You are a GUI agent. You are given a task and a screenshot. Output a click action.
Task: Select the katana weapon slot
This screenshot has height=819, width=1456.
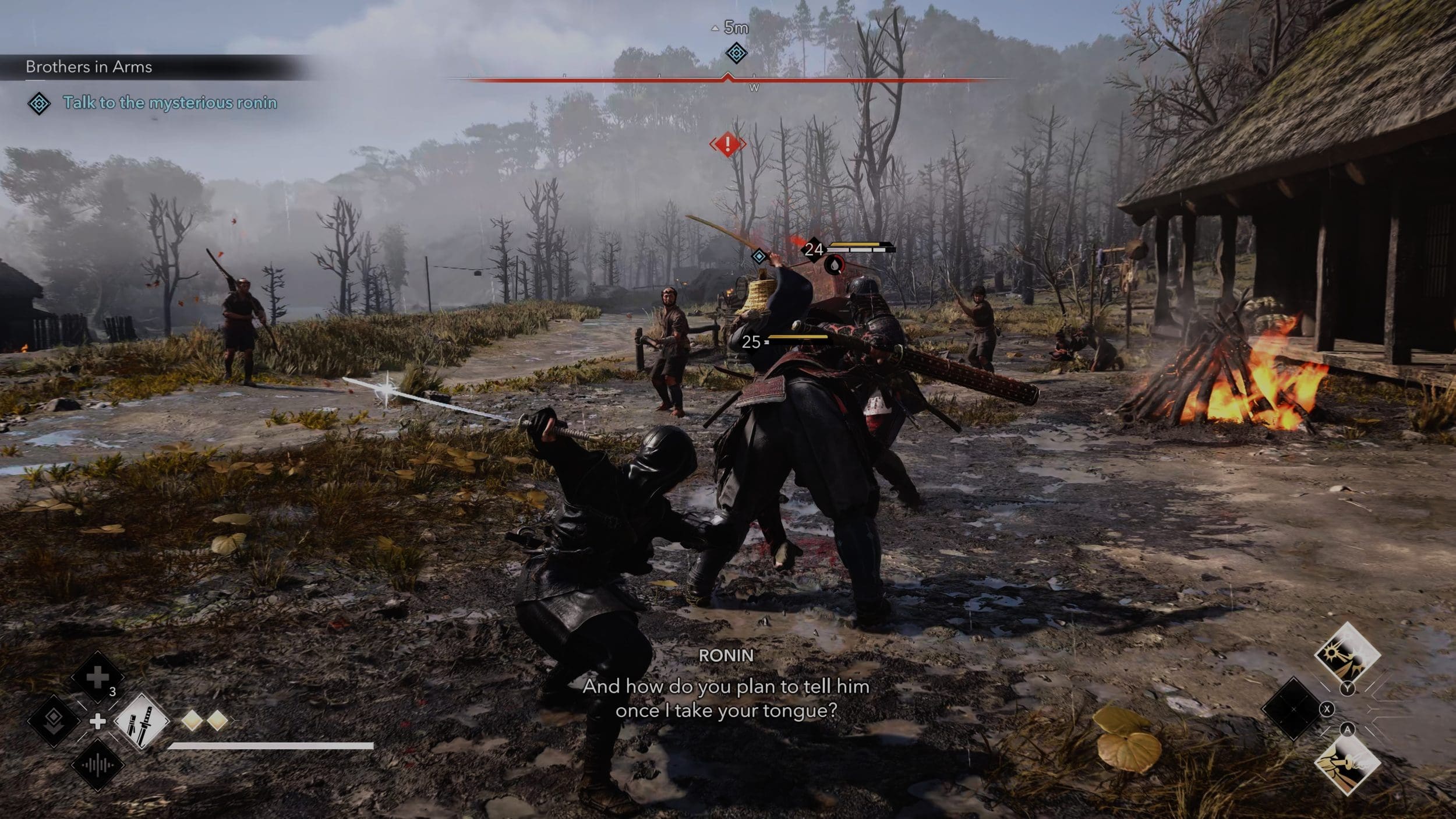click(x=142, y=721)
